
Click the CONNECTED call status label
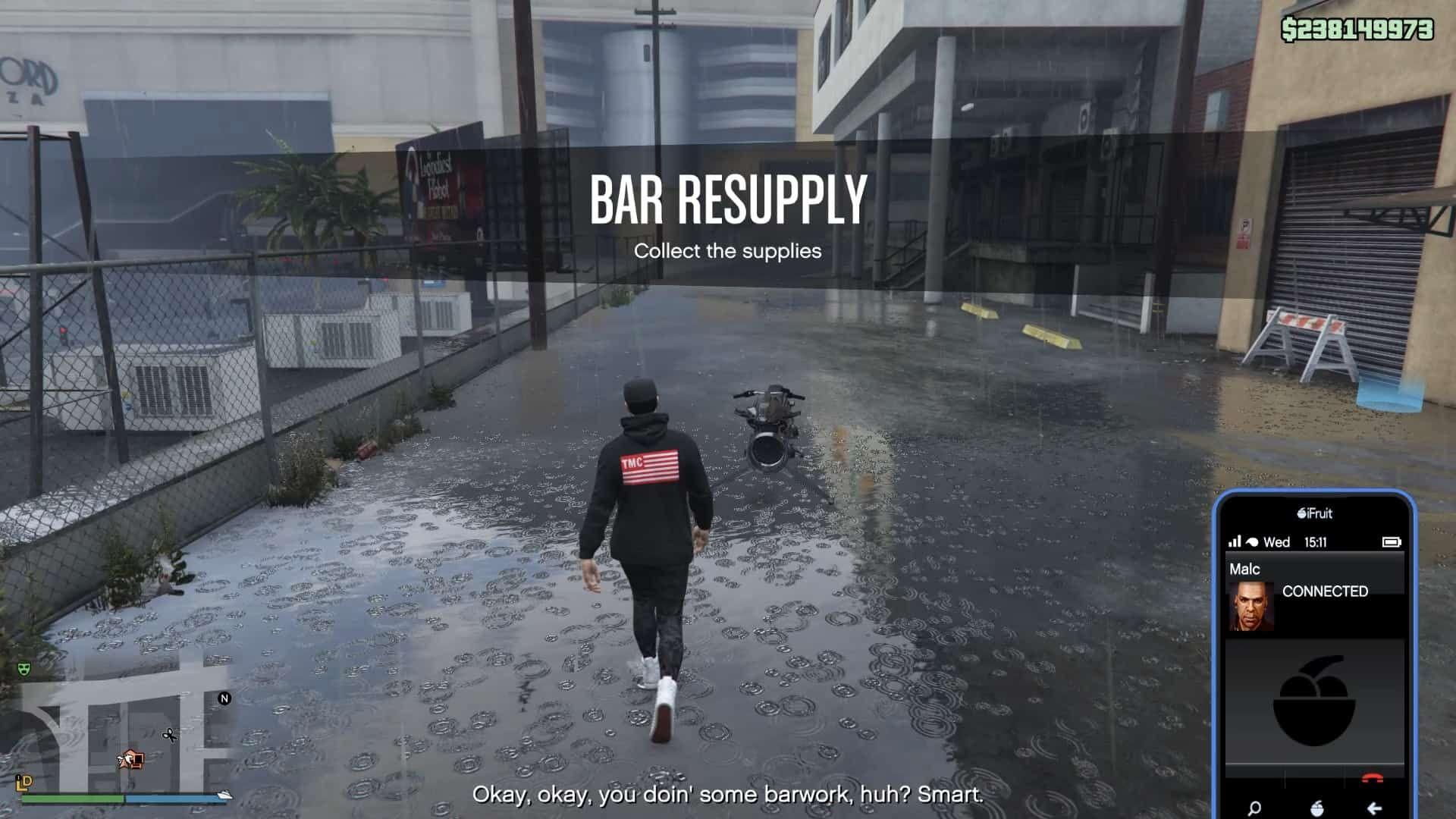(1326, 591)
